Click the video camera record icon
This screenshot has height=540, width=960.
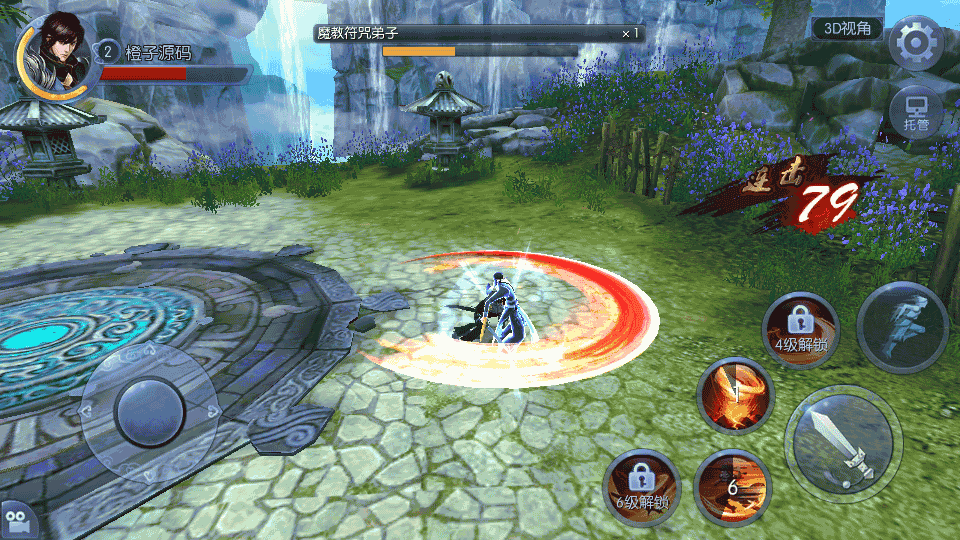coord(17,520)
